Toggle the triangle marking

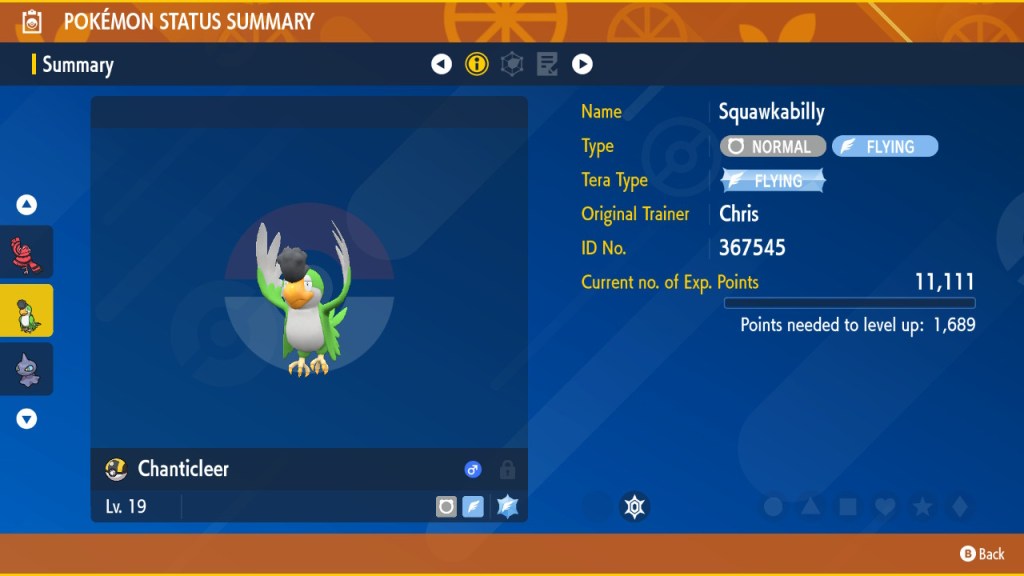click(810, 507)
